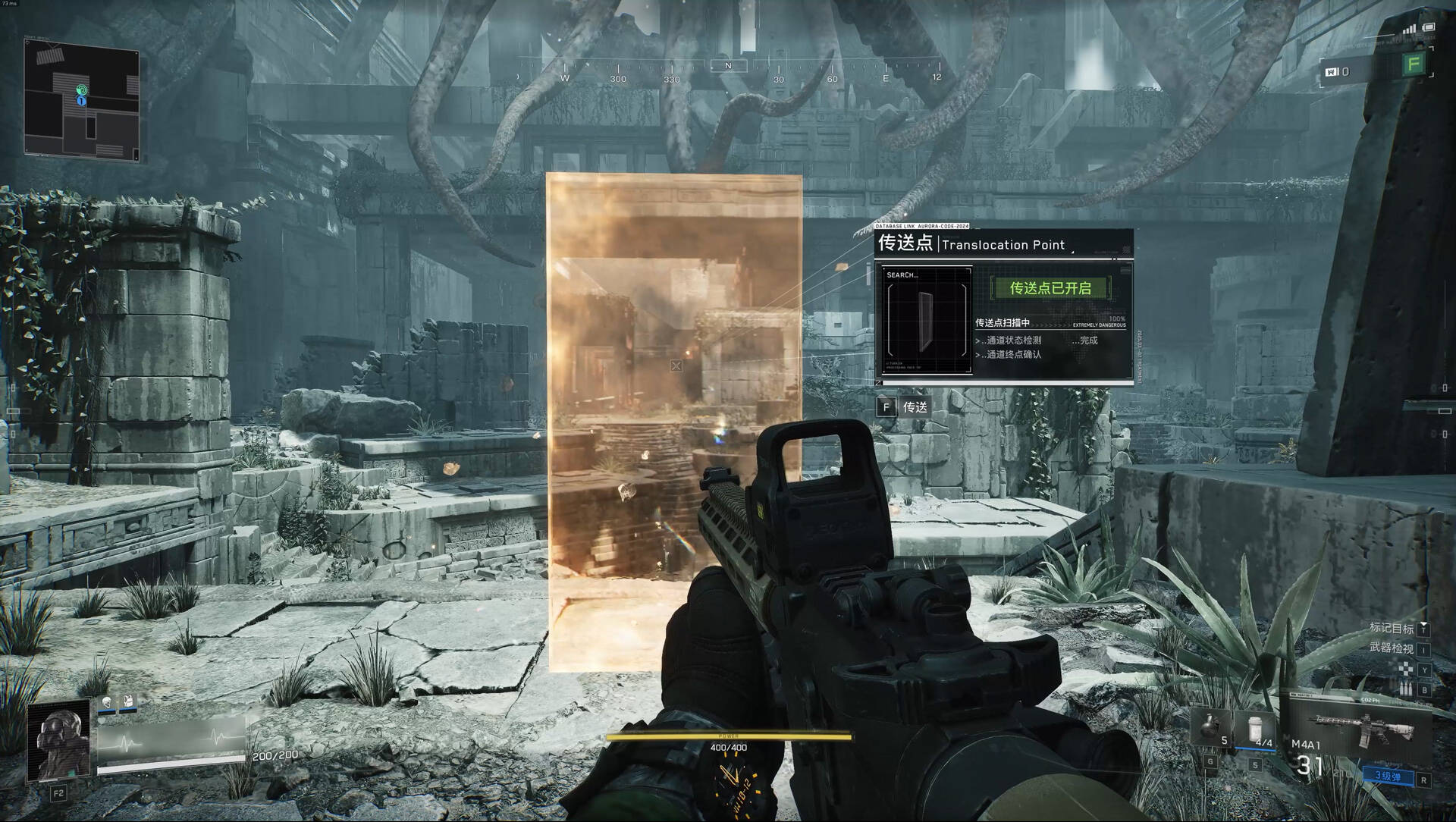
Task: Click the N heading marker on compass
Action: (x=728, y=67)
